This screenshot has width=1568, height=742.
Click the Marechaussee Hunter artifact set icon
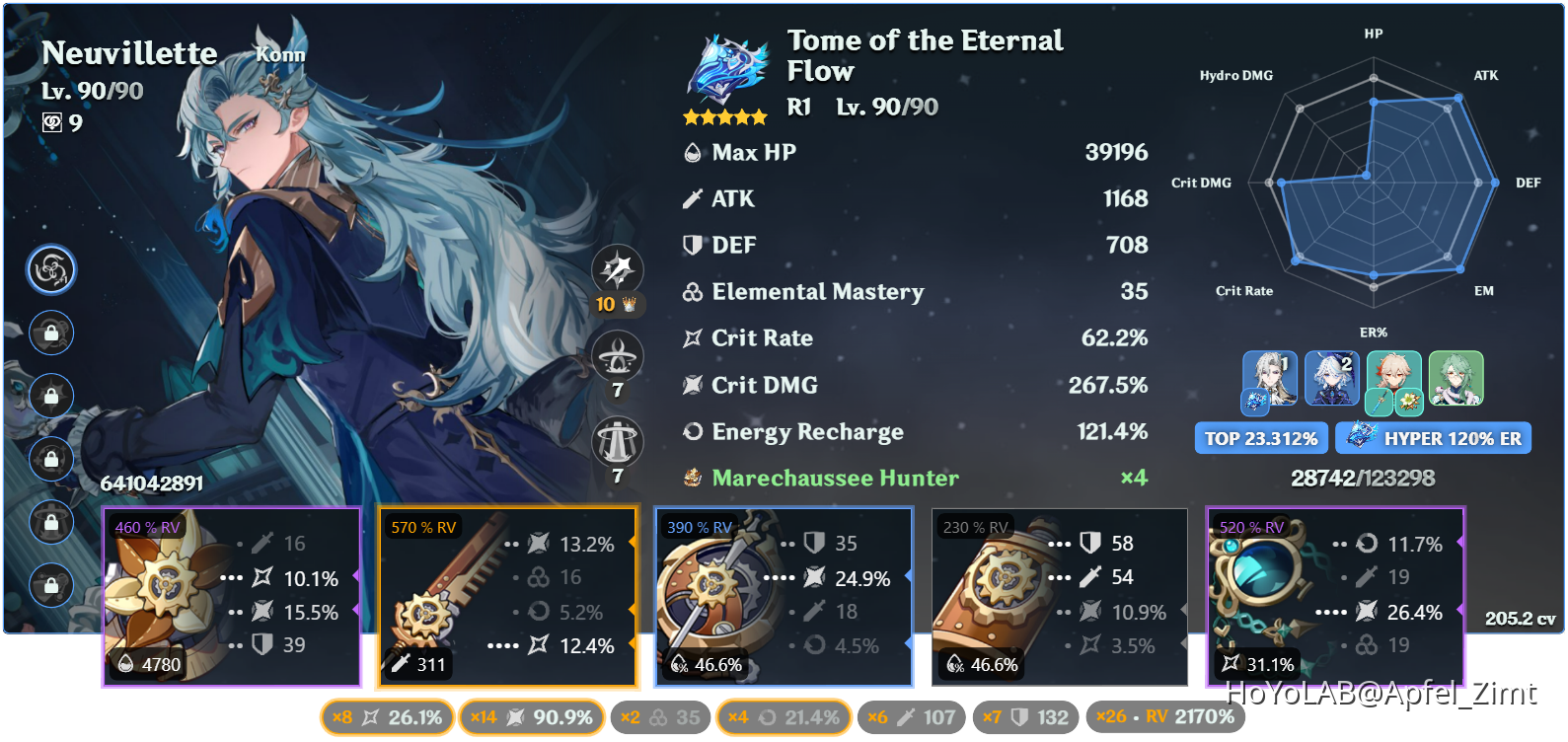[691, 478]
